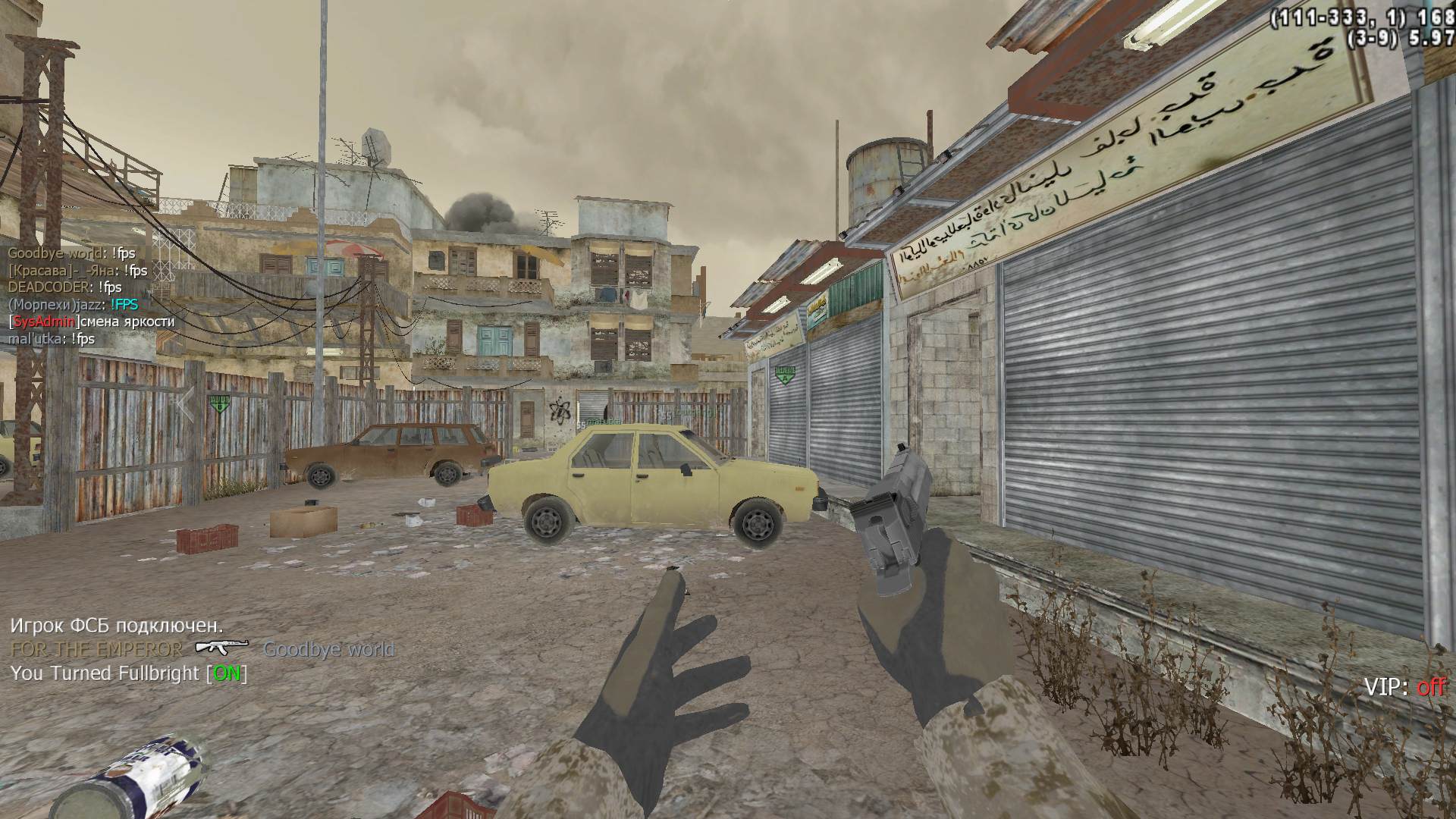Toggle the VIP off indicator

pyautogui.click(x=1404, y=687)
